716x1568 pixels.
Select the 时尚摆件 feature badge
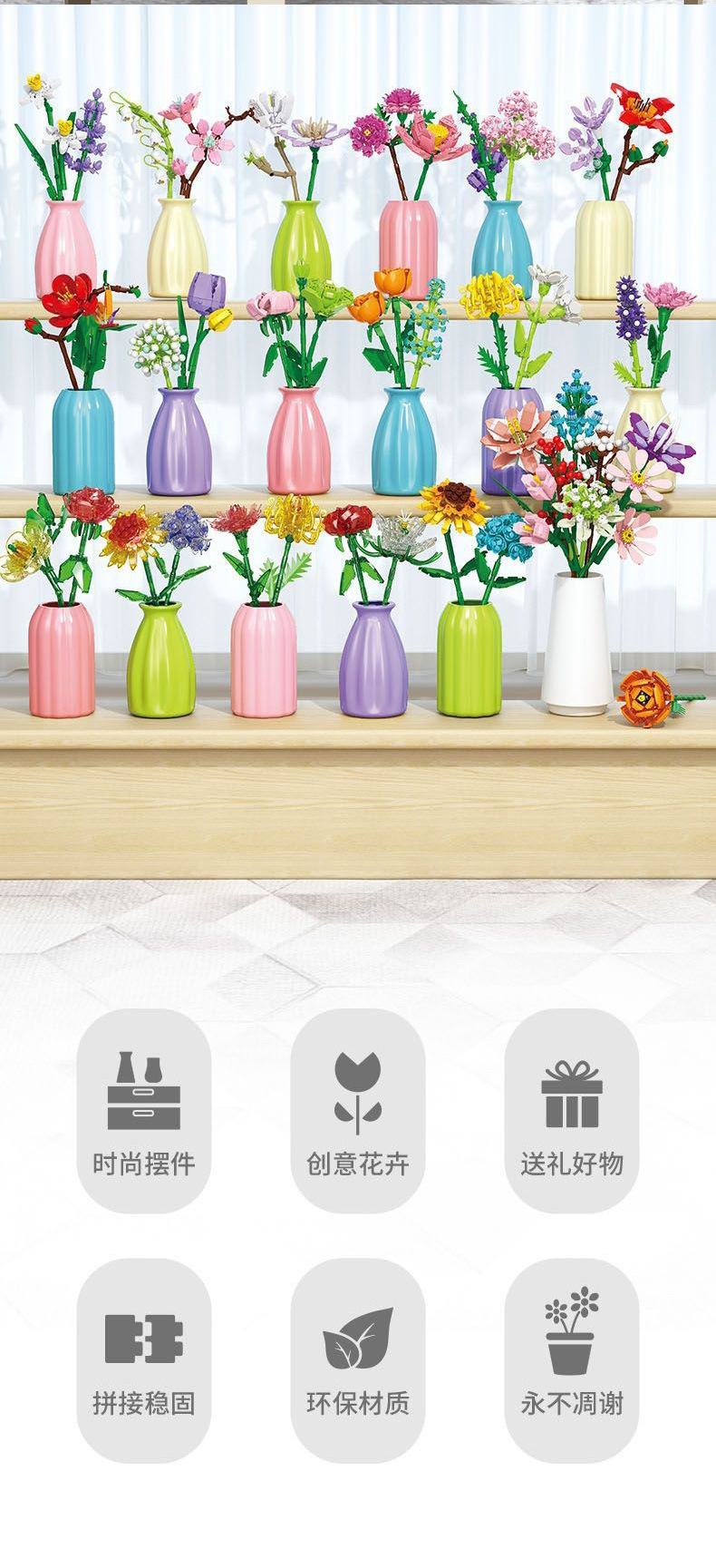point(144,1111)
